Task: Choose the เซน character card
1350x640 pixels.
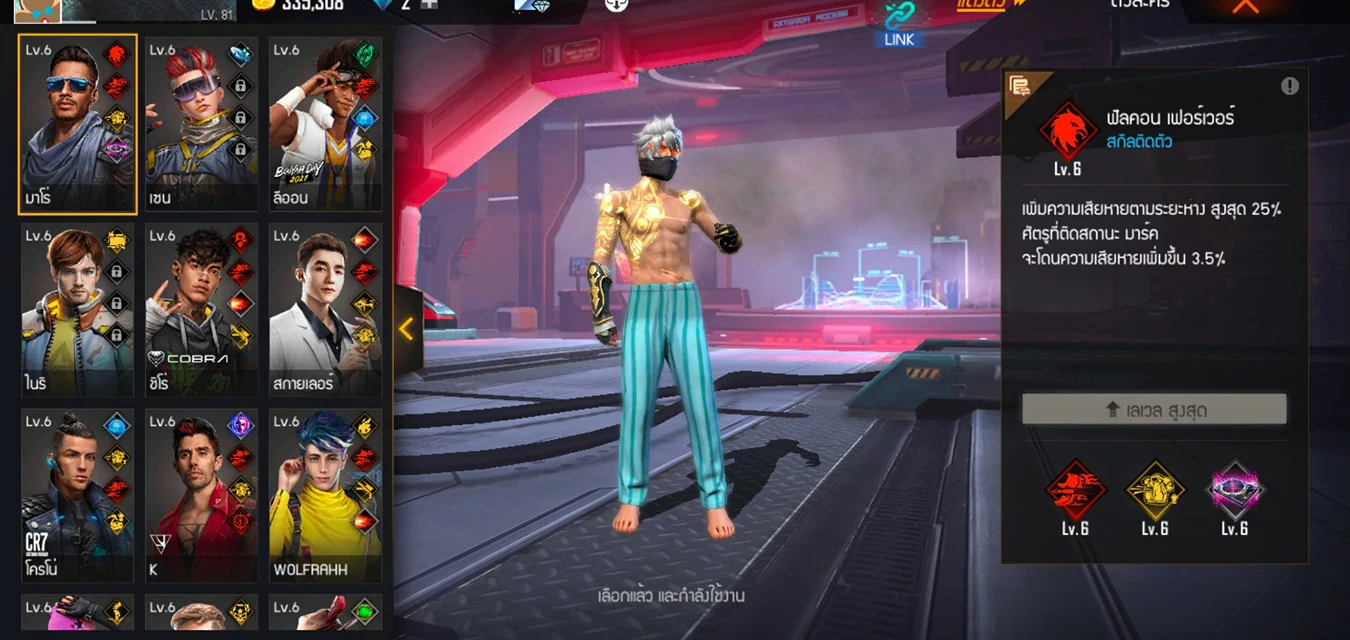Action: (201, 124)
